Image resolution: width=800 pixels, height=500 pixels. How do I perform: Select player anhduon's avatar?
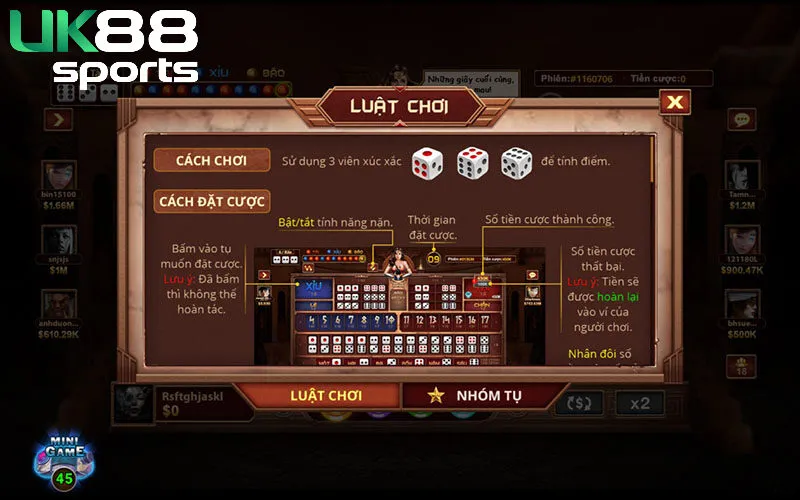(x=58, y=305)
